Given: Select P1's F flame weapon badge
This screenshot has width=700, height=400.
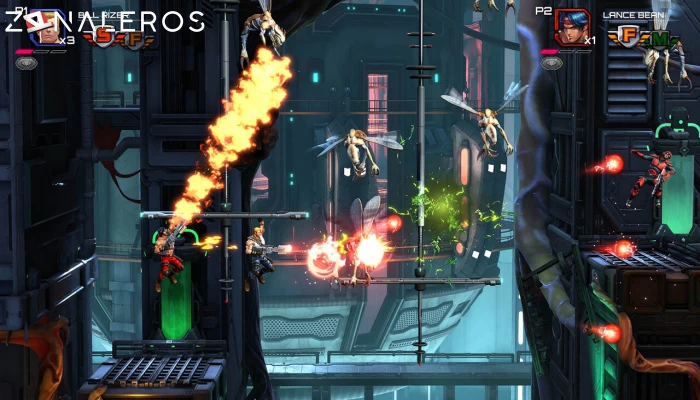Looking at the screenshot, I should pos(134,37).
